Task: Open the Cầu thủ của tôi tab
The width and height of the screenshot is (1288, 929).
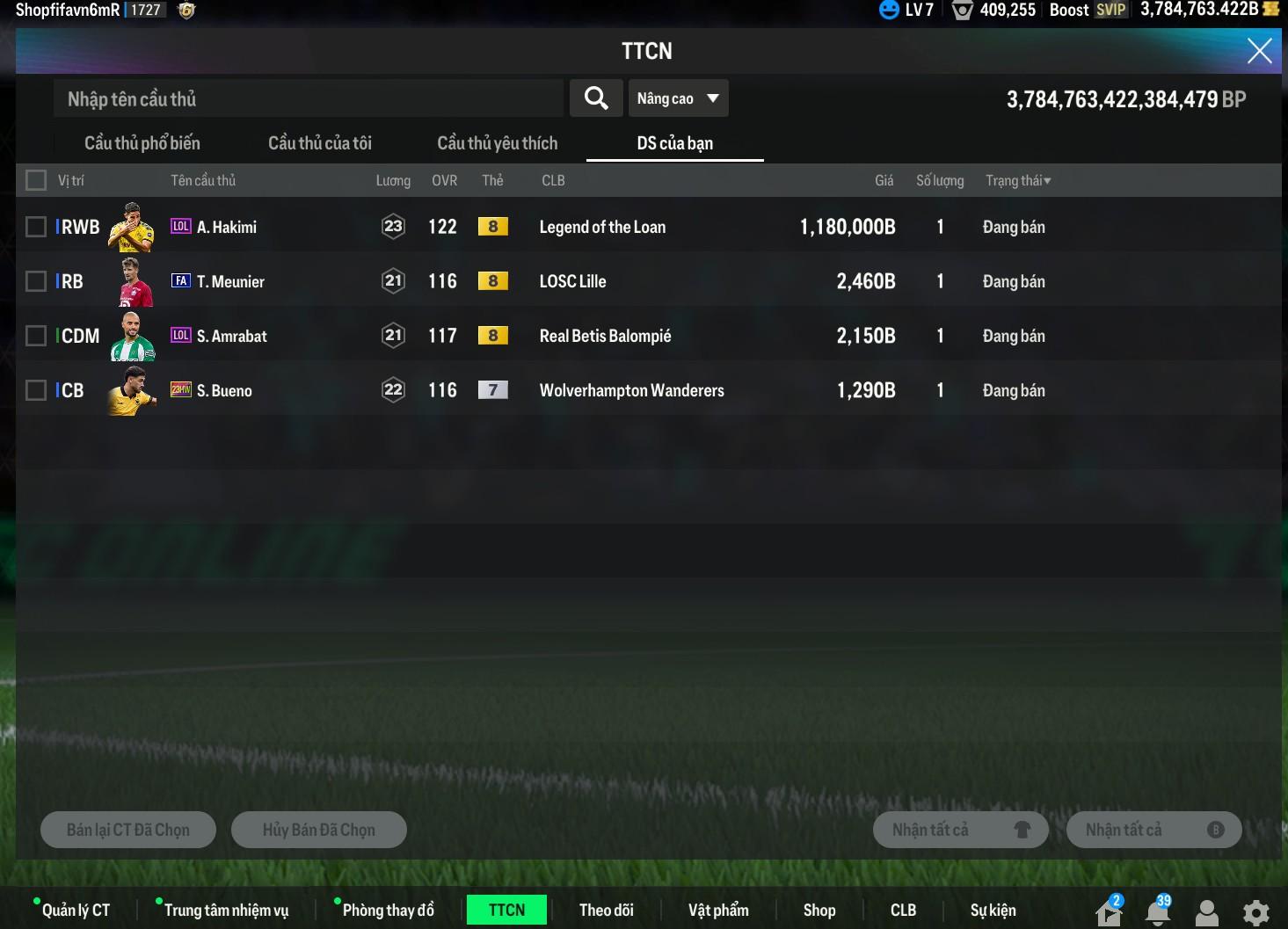Action: 320,143
